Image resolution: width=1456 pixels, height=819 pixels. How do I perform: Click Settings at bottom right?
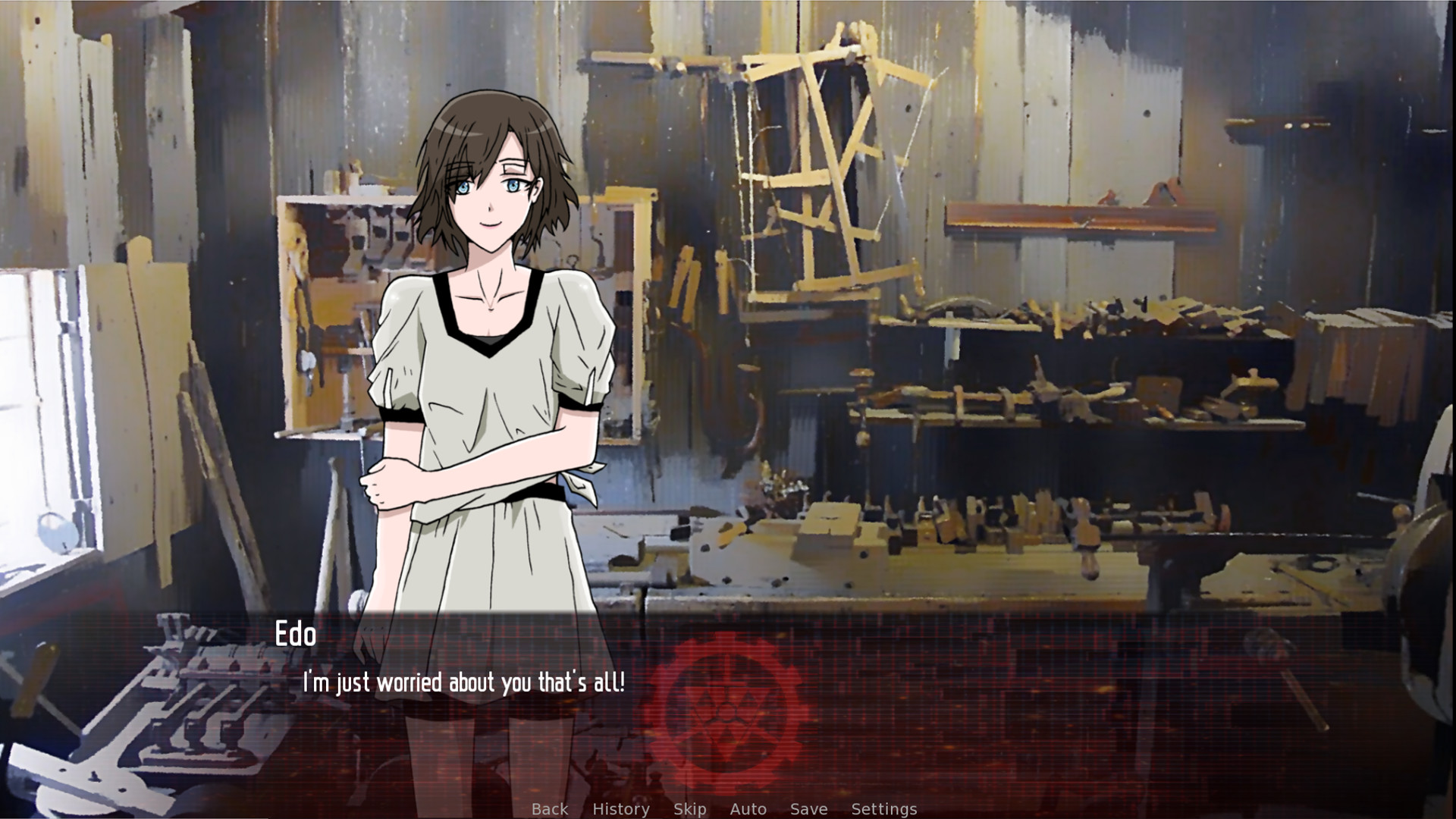[885, 808]
